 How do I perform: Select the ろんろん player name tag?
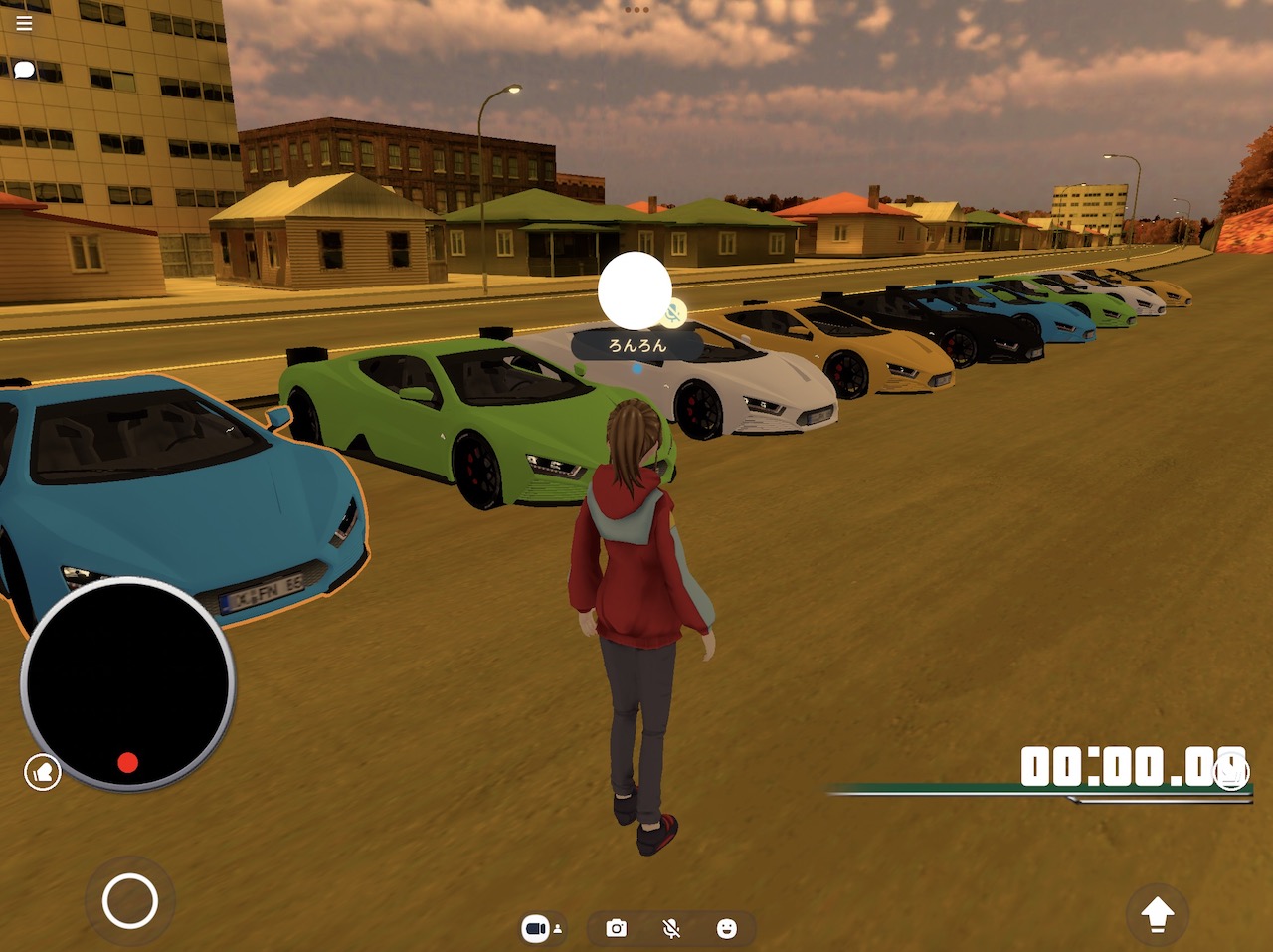(x=637, y=345)
